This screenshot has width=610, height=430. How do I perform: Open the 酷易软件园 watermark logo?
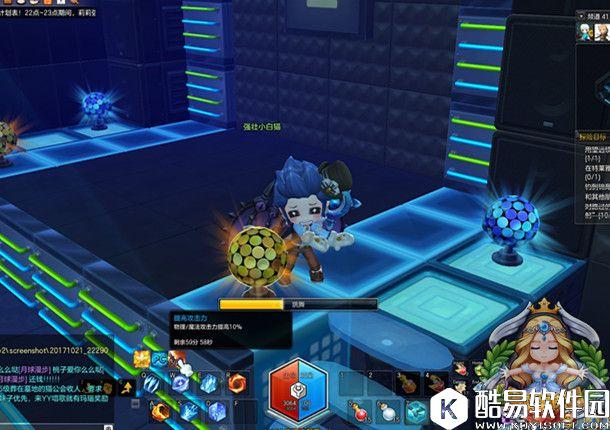click(x=520, y=407)
